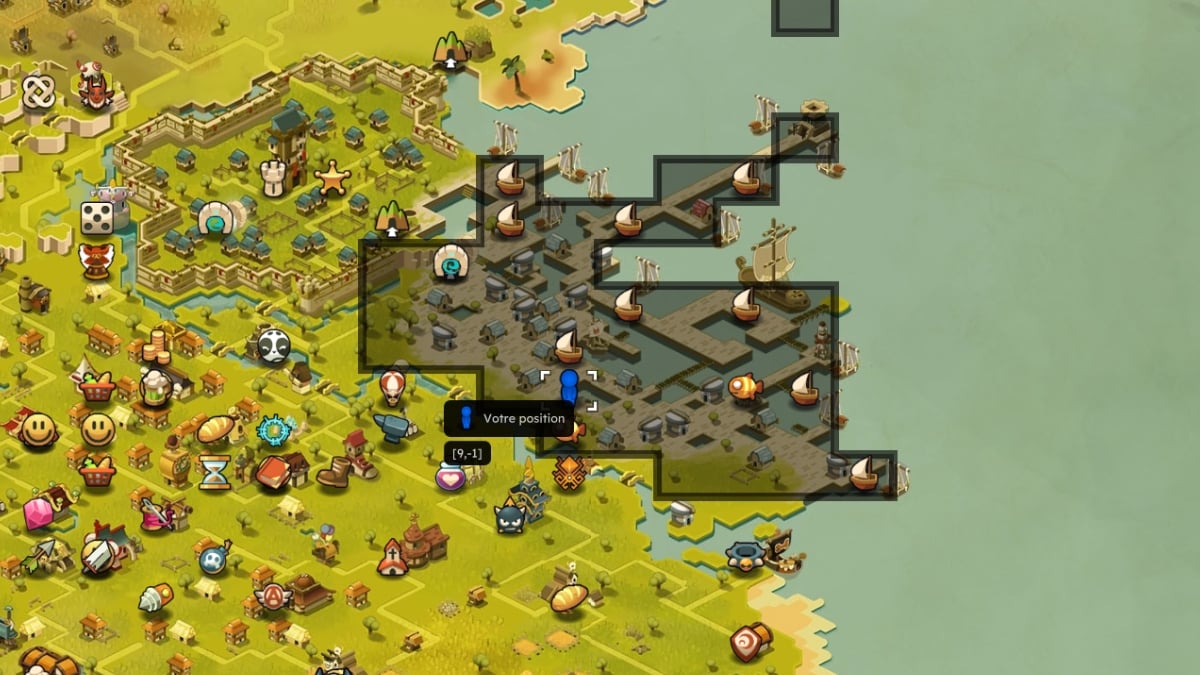
Task: Choose the pink heart potion marker
Action: (450, 477)
